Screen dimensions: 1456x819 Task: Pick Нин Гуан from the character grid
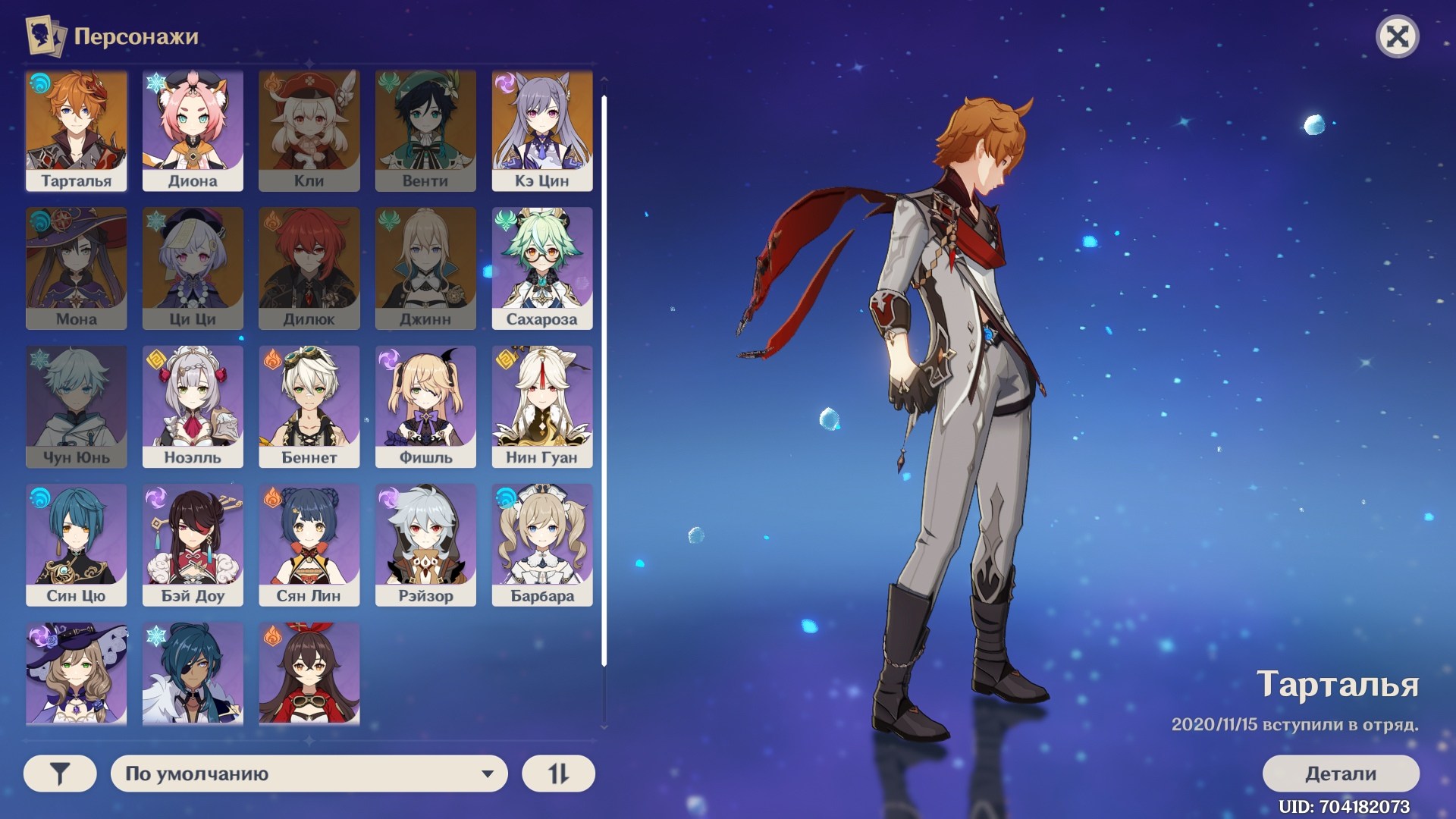coord(542,406)
